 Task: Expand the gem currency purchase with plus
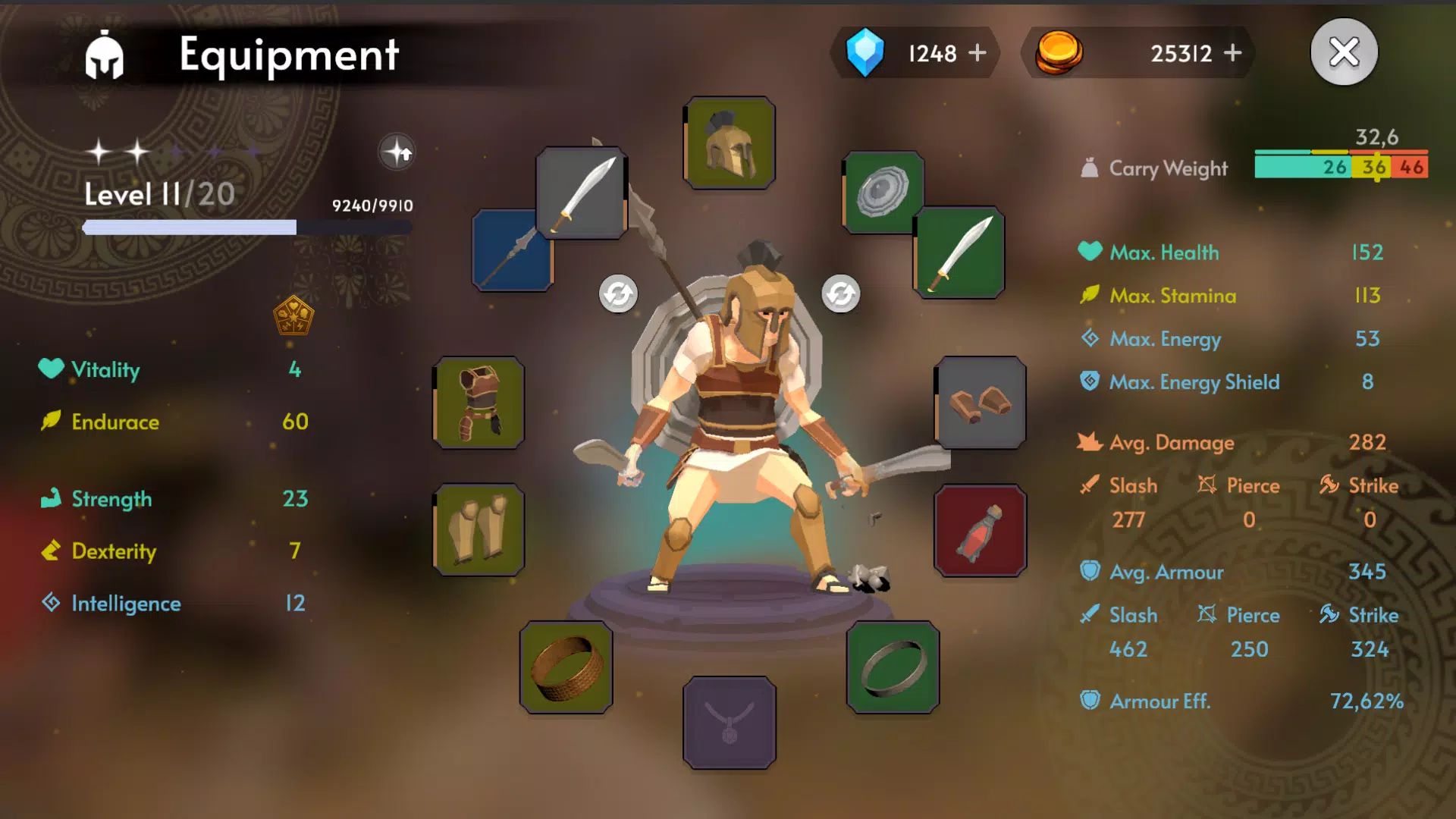coord(978,52)
